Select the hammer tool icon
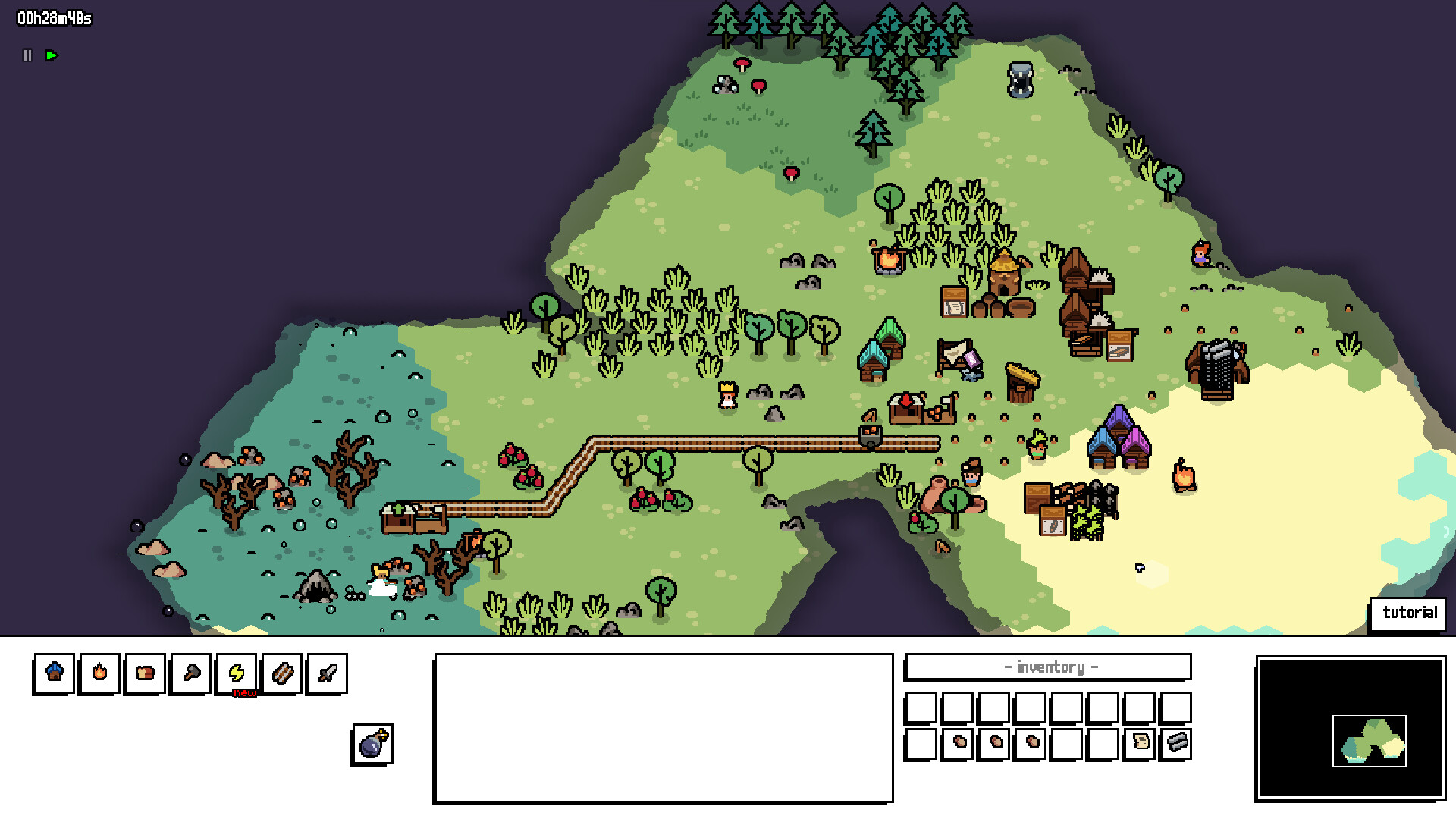The width and height of the screenshot is (1456, 819). (x=190, y=673)
